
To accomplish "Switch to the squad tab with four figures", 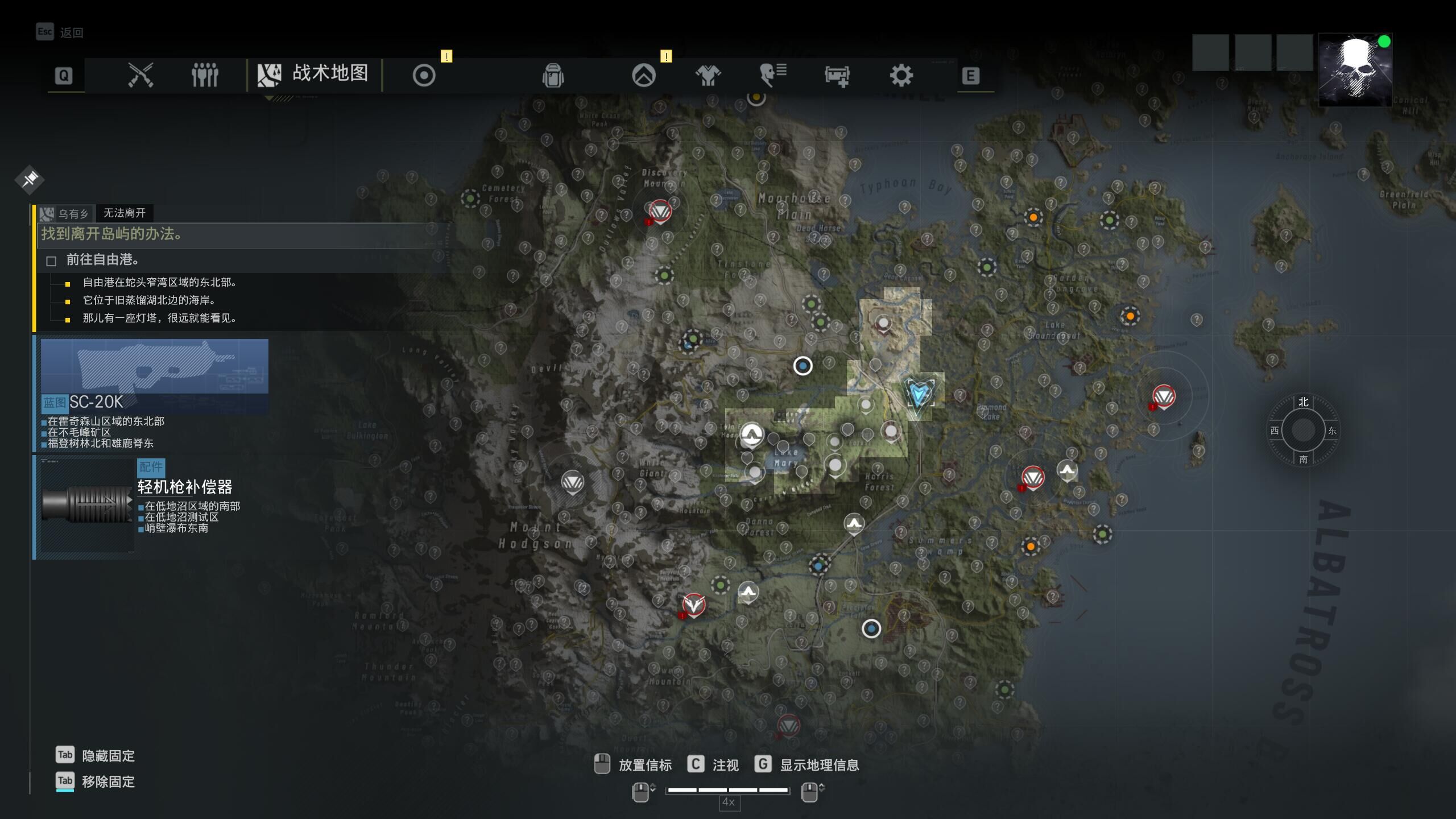I will [x=205, y=75].
